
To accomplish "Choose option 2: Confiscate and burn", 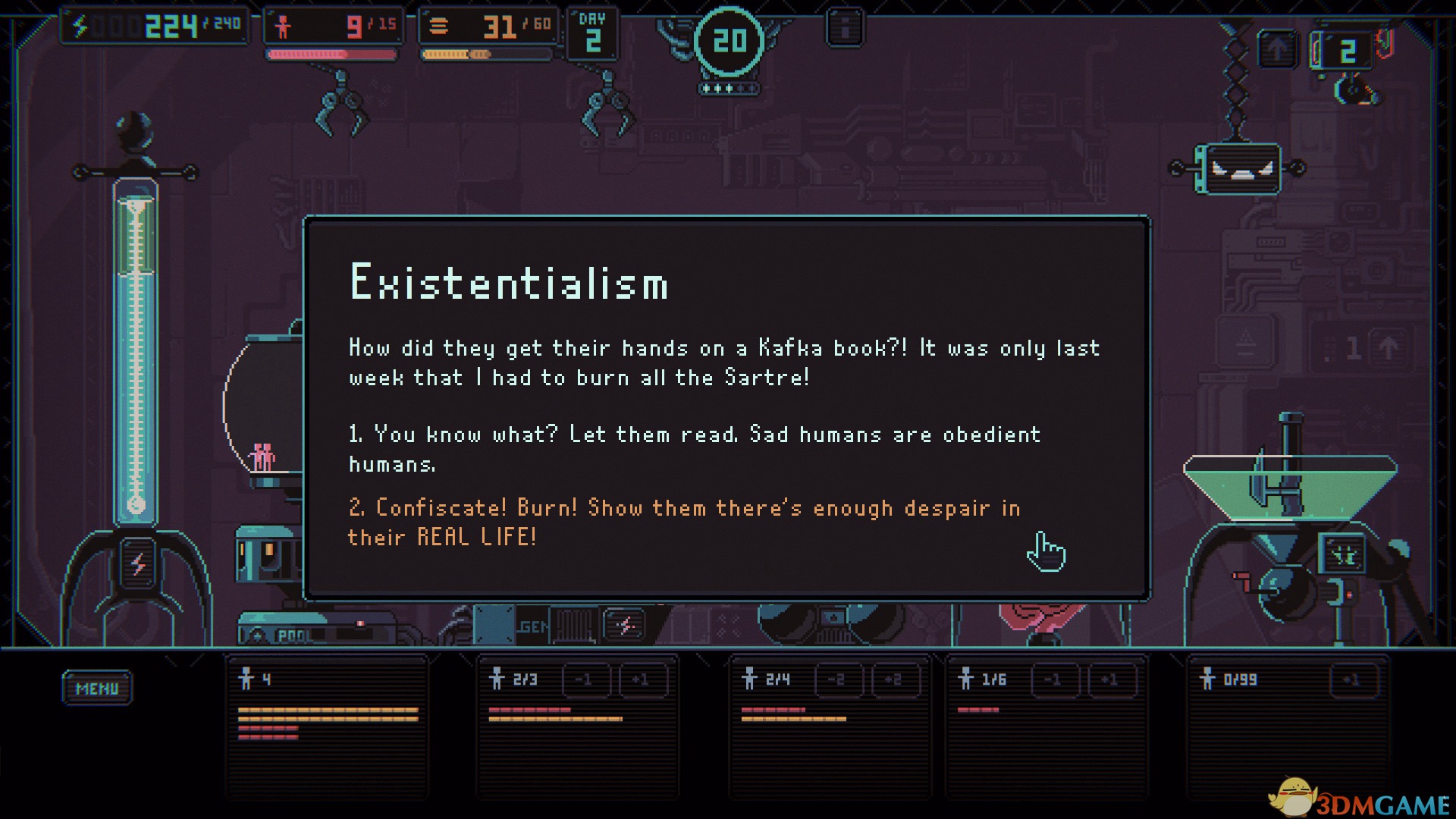I will pos(683,522).
